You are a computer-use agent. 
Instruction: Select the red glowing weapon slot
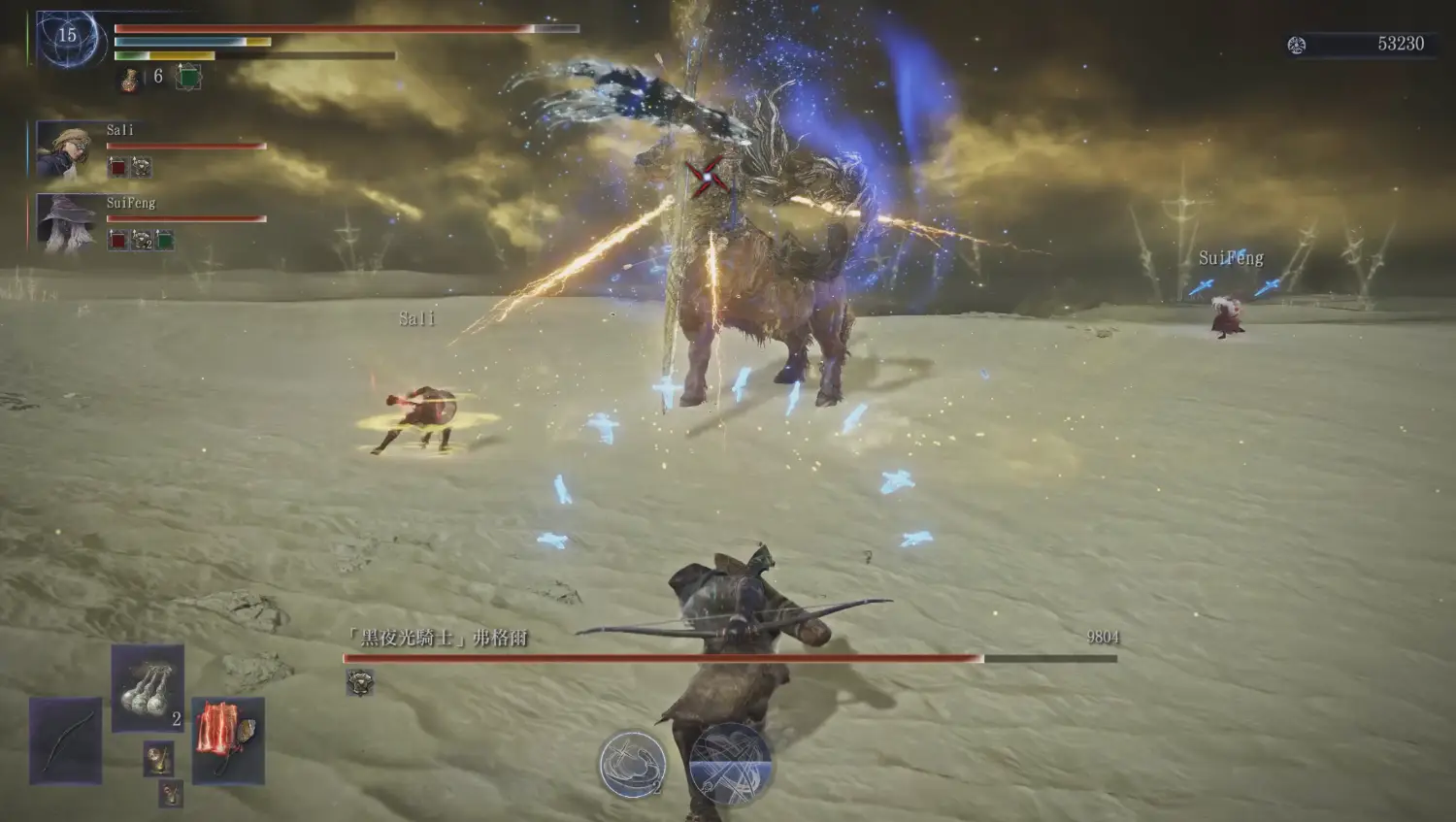pos(228,740)
